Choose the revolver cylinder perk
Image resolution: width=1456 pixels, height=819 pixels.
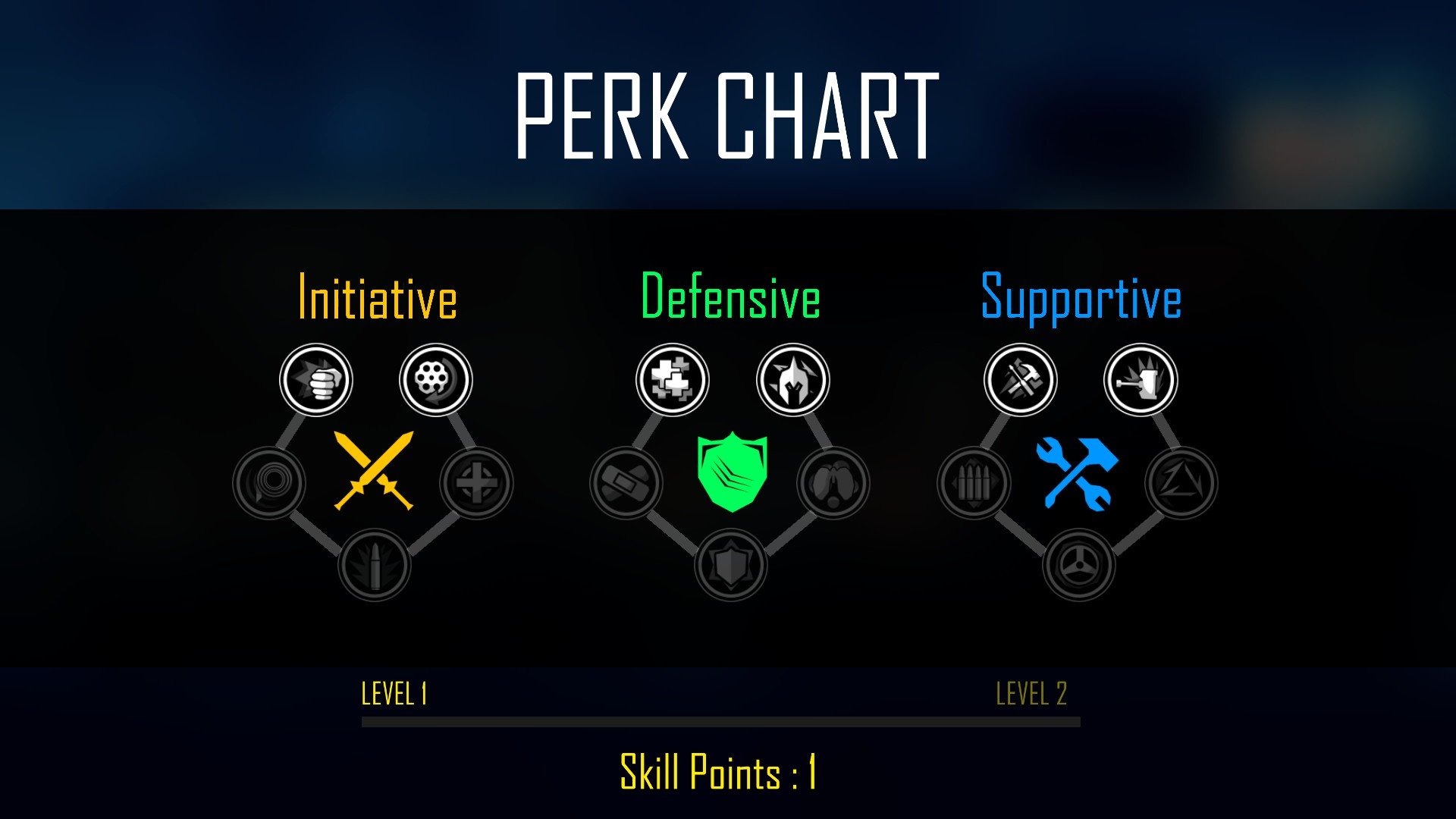coord(436,380)
